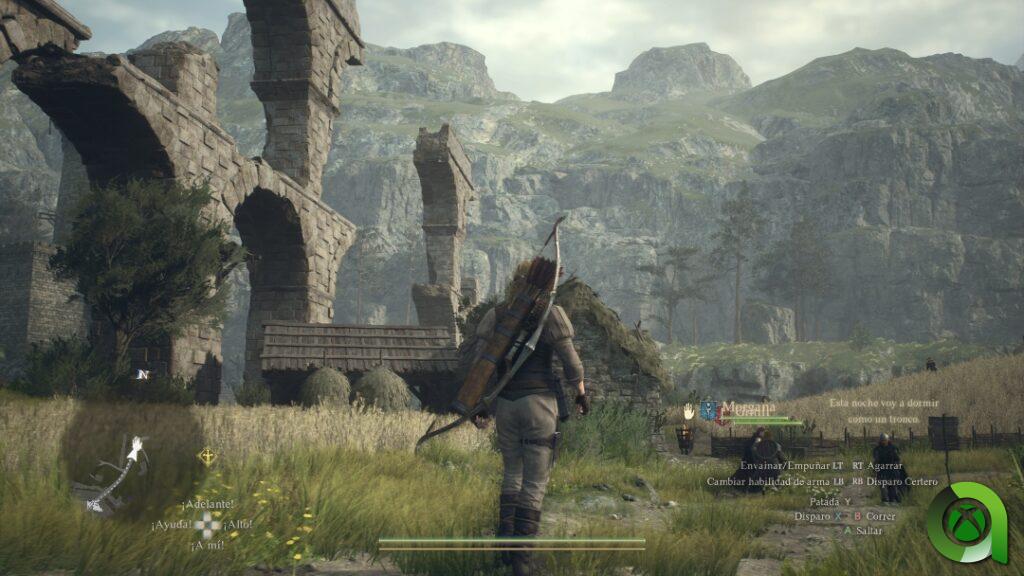Select the ¡Alto! pawn command
The image size is (1024, 576).
237,524
